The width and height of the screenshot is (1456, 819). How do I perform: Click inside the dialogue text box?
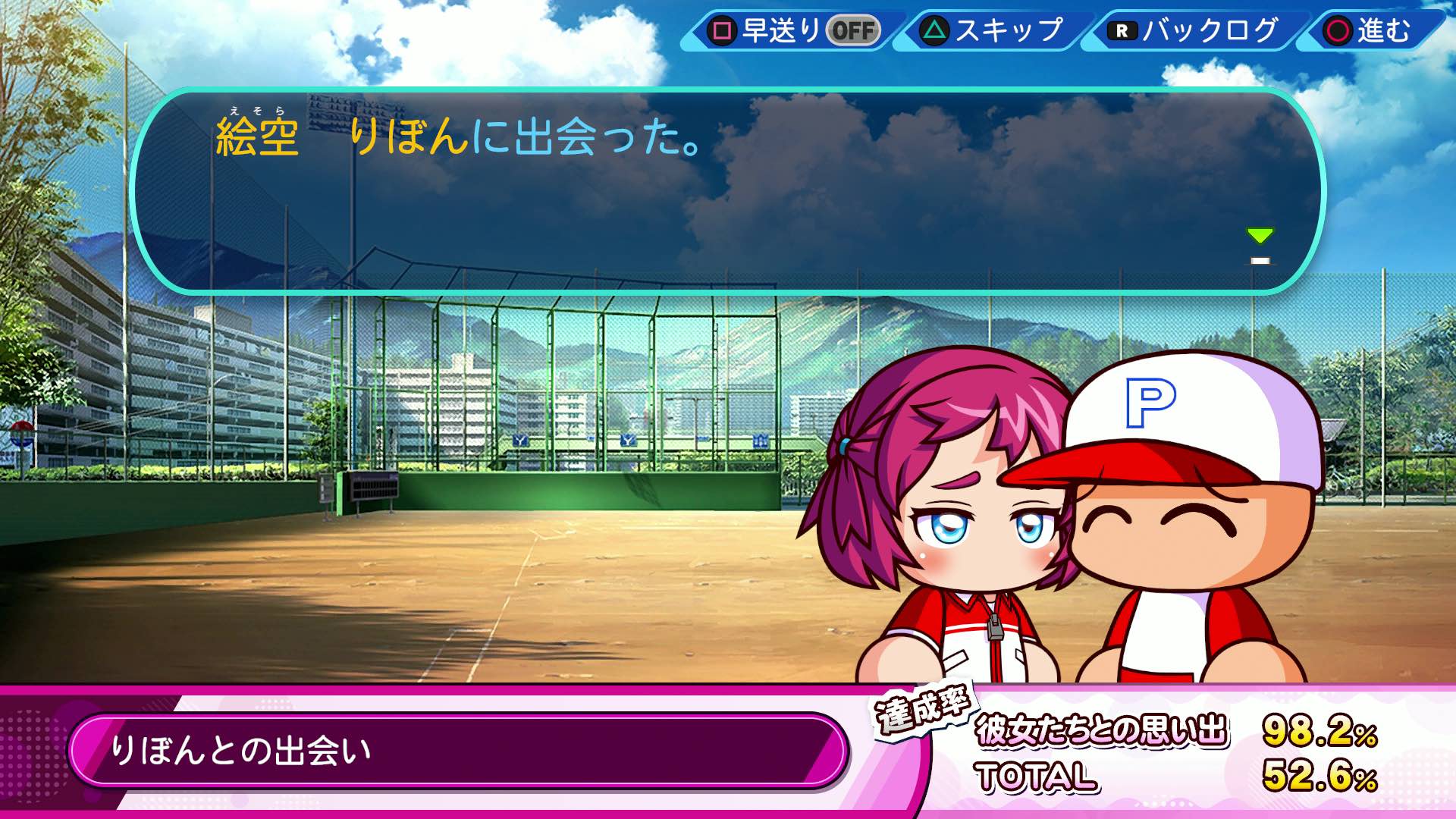coord(720,190)
